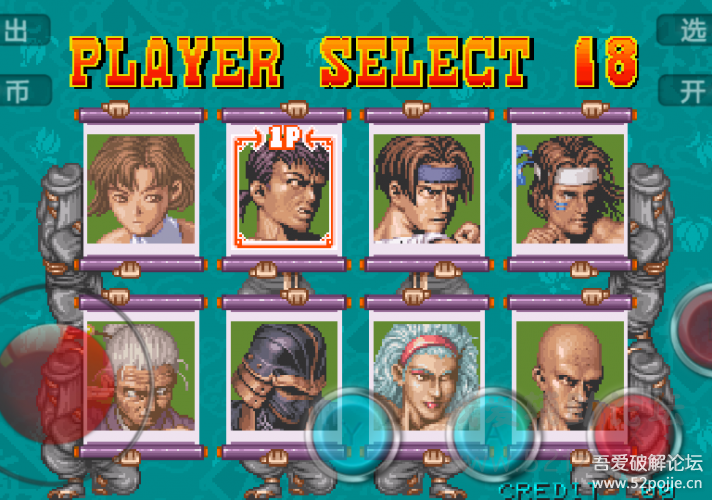Choose the grey-haired old man portrait
712x500 pixels.
coord(140,377)
